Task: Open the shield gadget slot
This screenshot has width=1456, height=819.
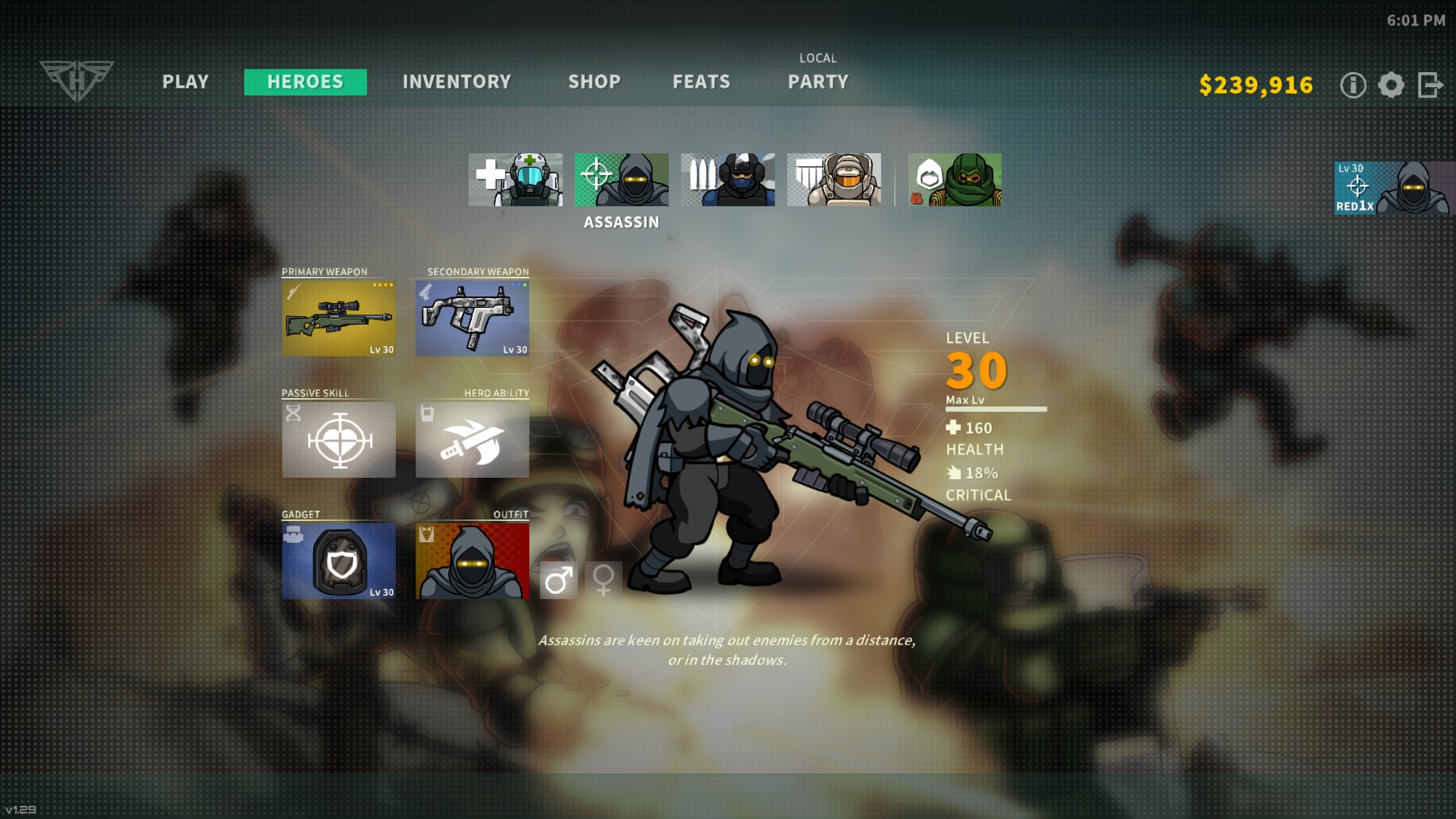Action: click(x=338, y=561)
